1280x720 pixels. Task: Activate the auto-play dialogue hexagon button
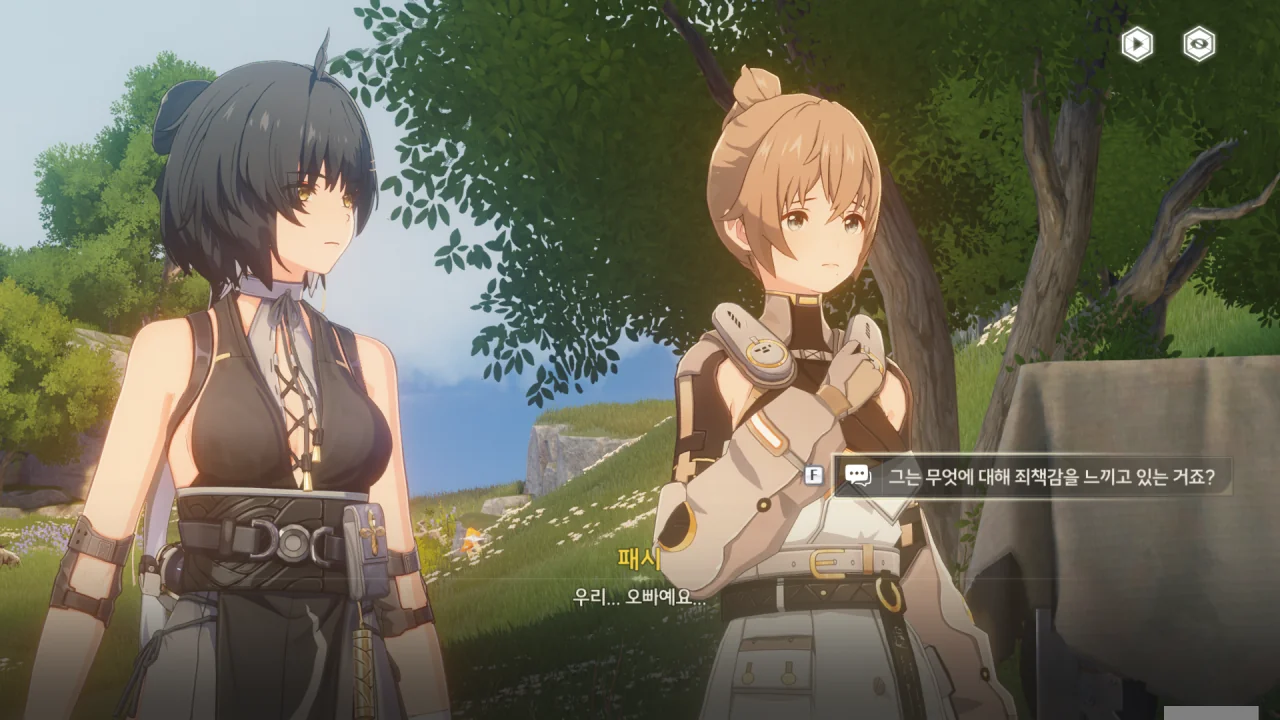(x=1136, y=44)
